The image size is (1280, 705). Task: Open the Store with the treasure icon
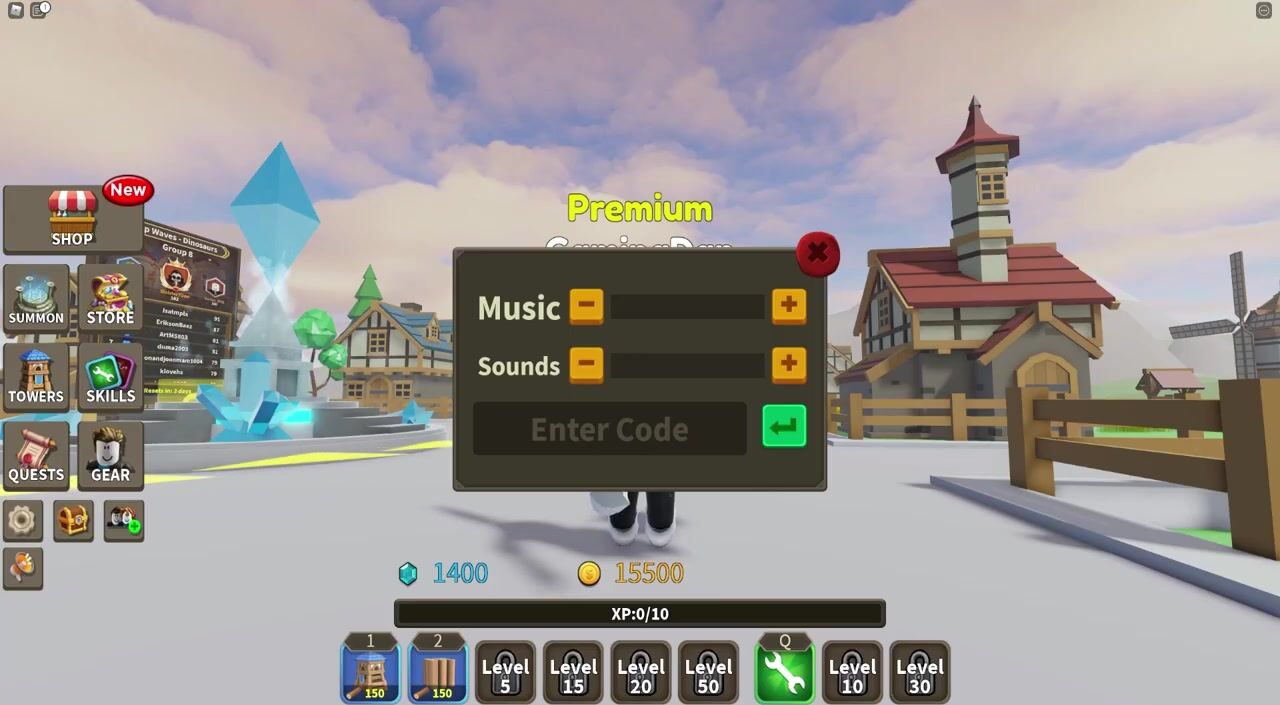pyautogui.click(x=110, y=299)
